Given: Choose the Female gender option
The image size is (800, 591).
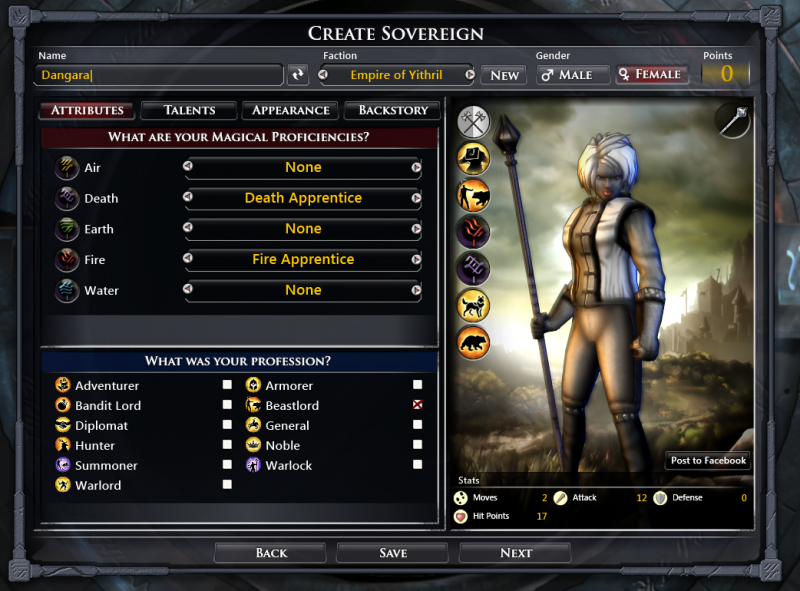Looking at the screenshot, I should (651, 75).
